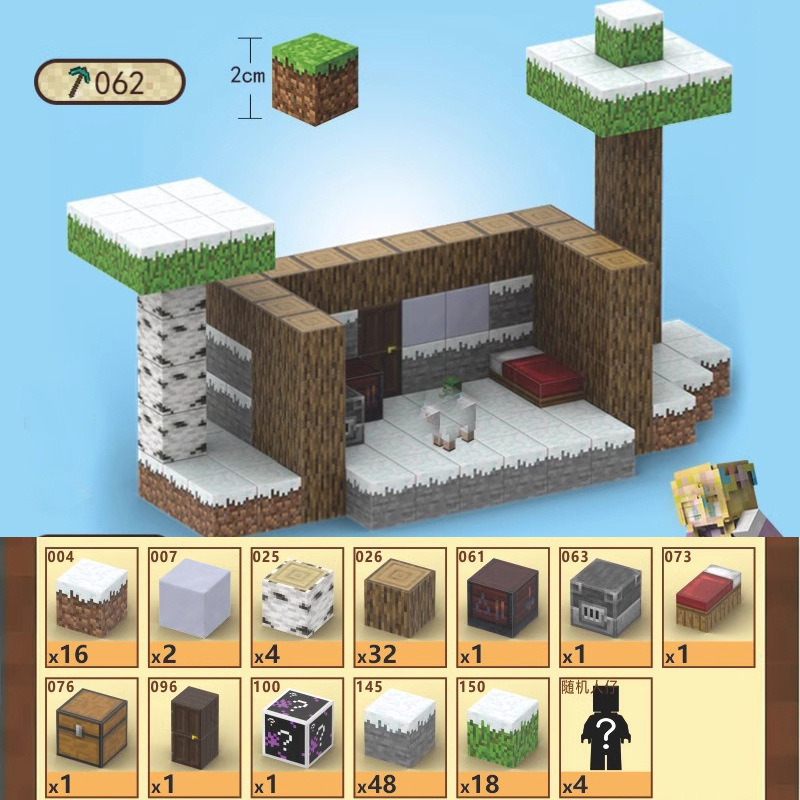The image size is (800, 800).
Task: Pick the birch log block slot 025
Action: (297, 607)
